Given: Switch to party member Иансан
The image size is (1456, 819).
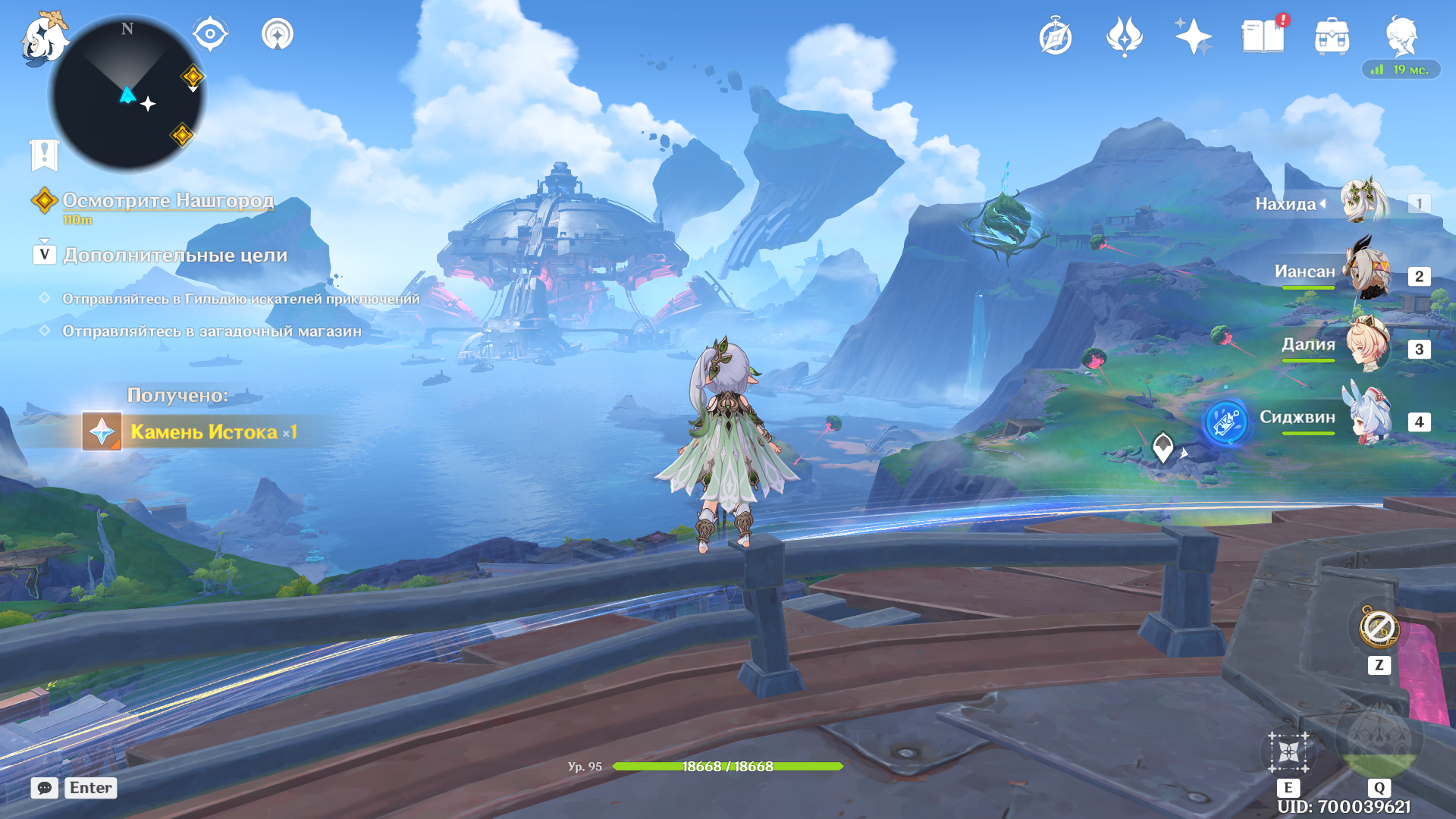Looking at the screenshot, I should pos(1367,275).
